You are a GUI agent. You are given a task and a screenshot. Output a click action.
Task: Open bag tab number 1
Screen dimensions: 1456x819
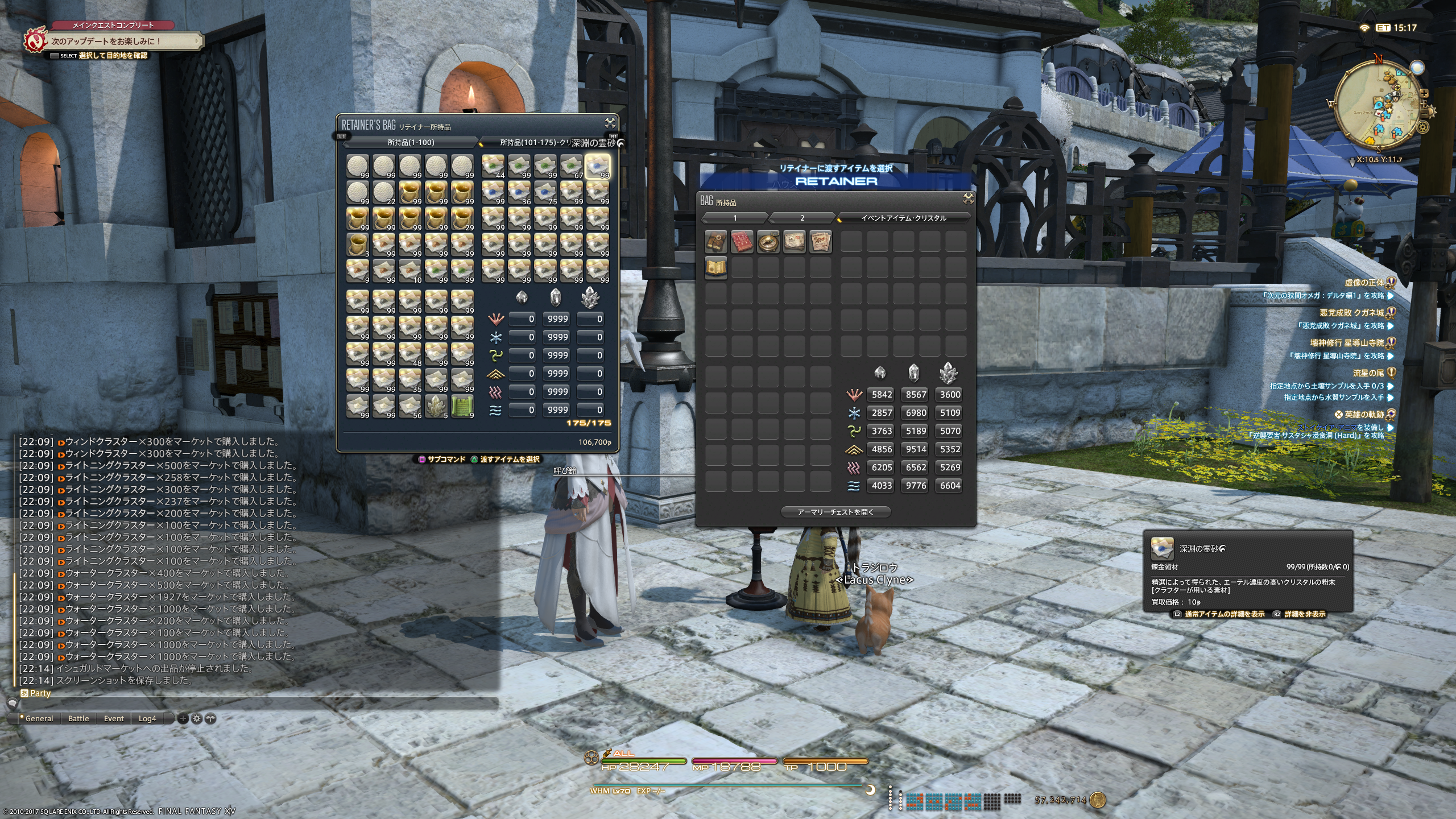735,218
